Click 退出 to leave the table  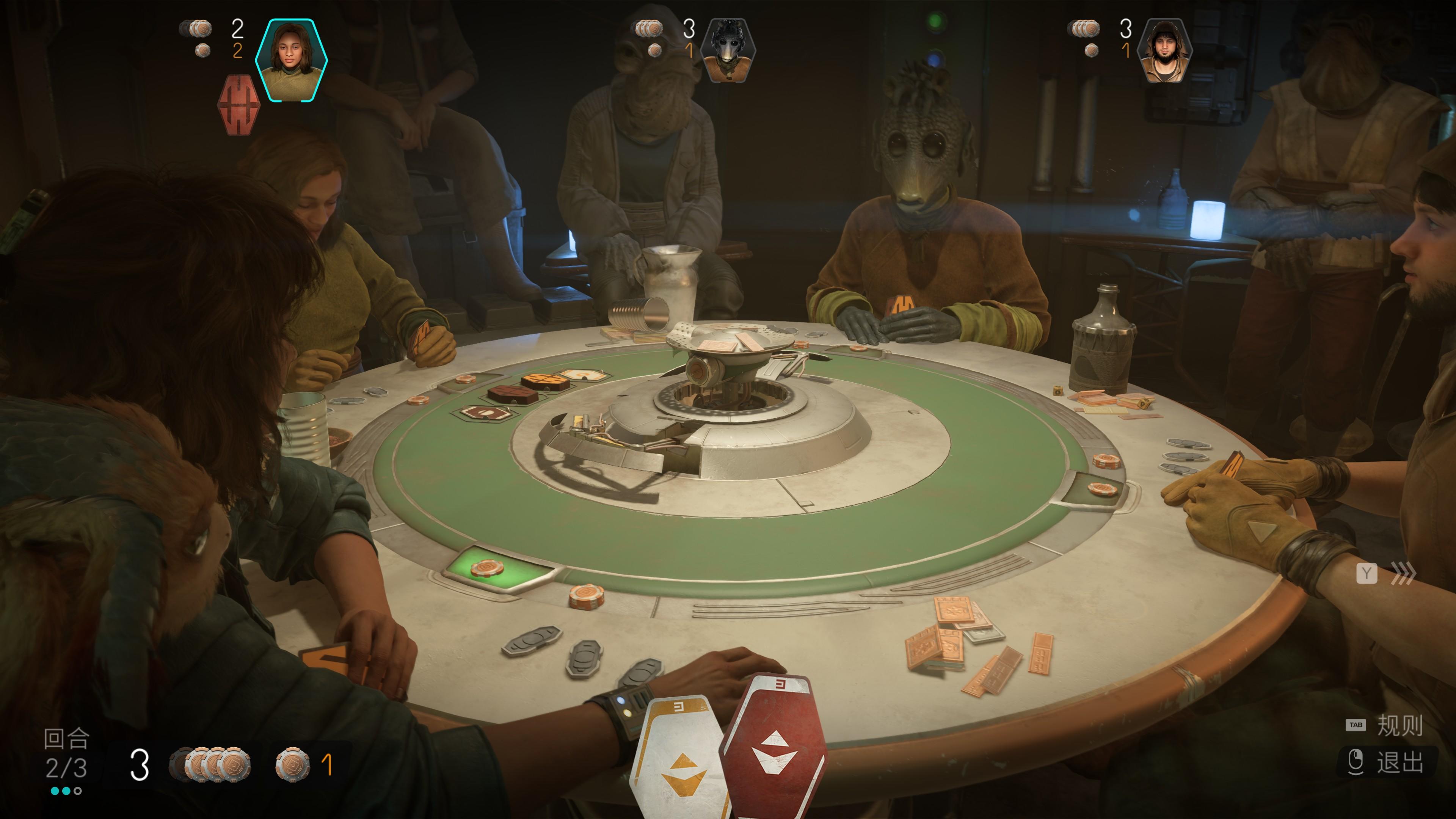(1399, 762)
